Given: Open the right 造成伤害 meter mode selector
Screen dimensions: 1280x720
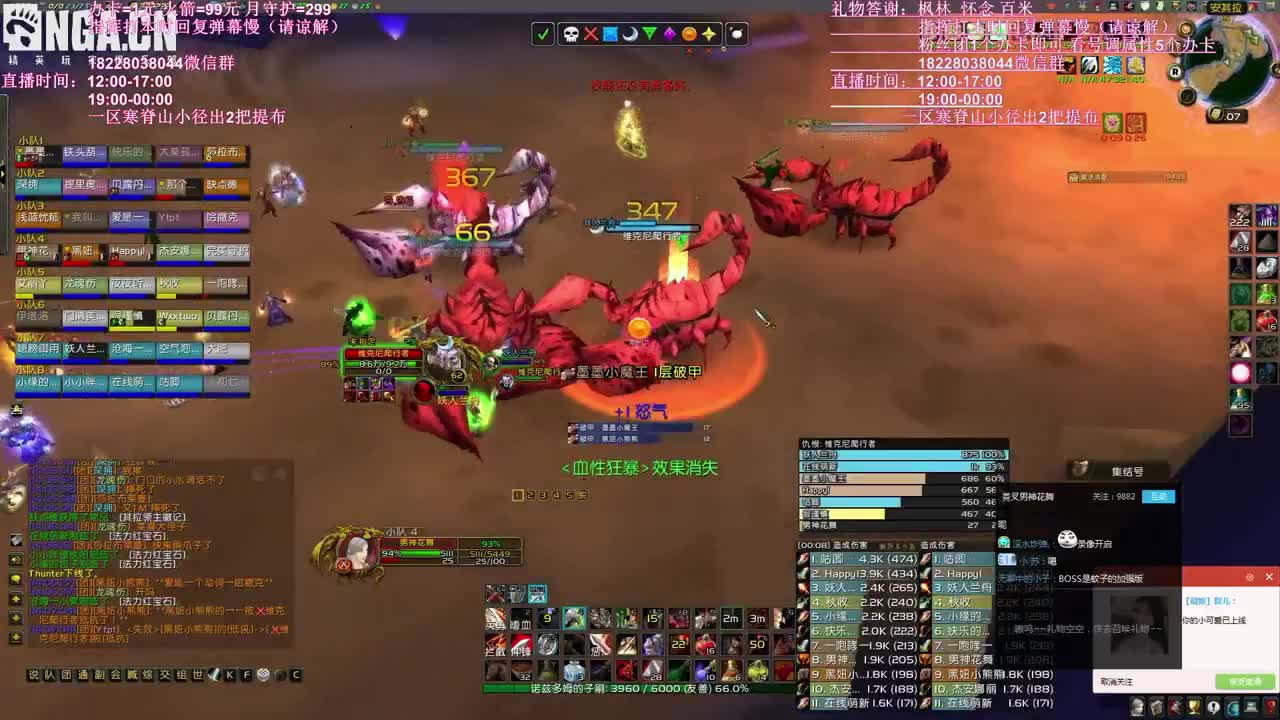Looking at the screenshot, I should coord(936,546).
